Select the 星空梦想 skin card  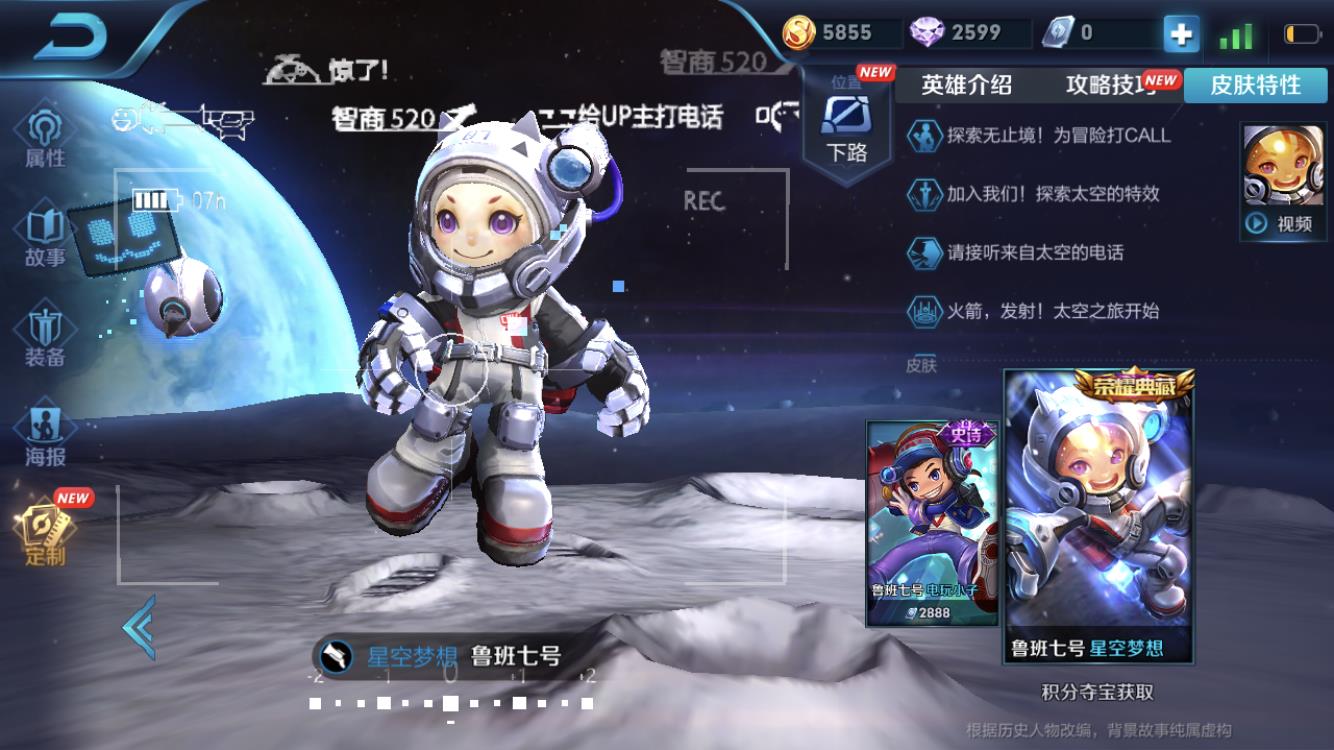[1099, 515]
